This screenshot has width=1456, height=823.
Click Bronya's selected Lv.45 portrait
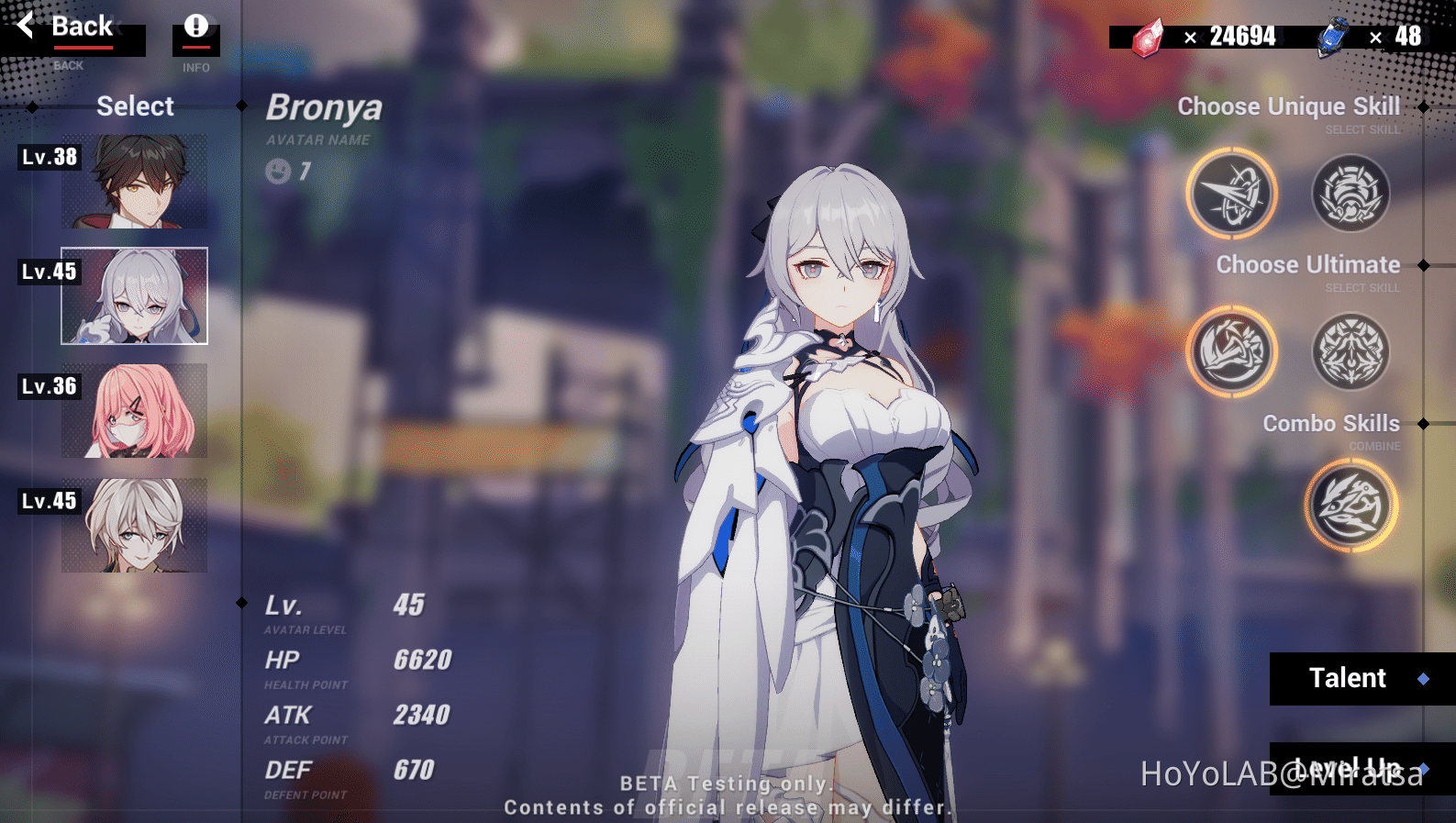tap(134, 295)
